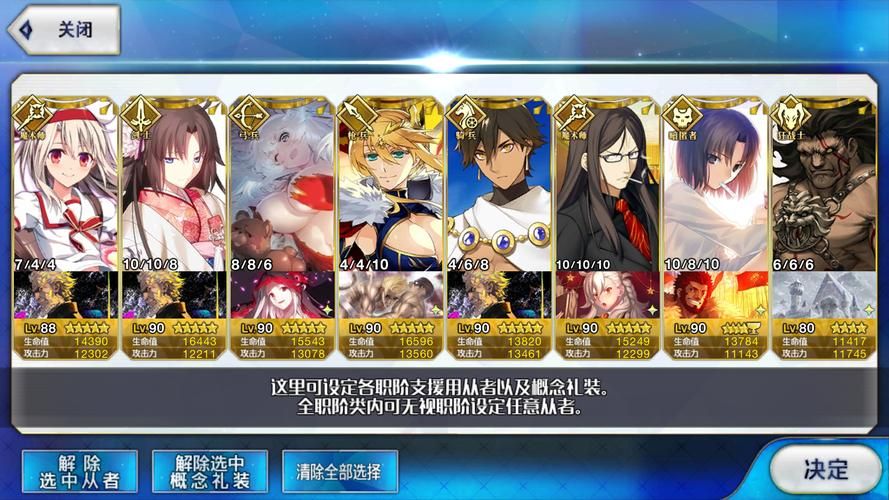Viewport: 889px width, 500px height.
Task: Close the support setup screen
Action: point(62,30)
